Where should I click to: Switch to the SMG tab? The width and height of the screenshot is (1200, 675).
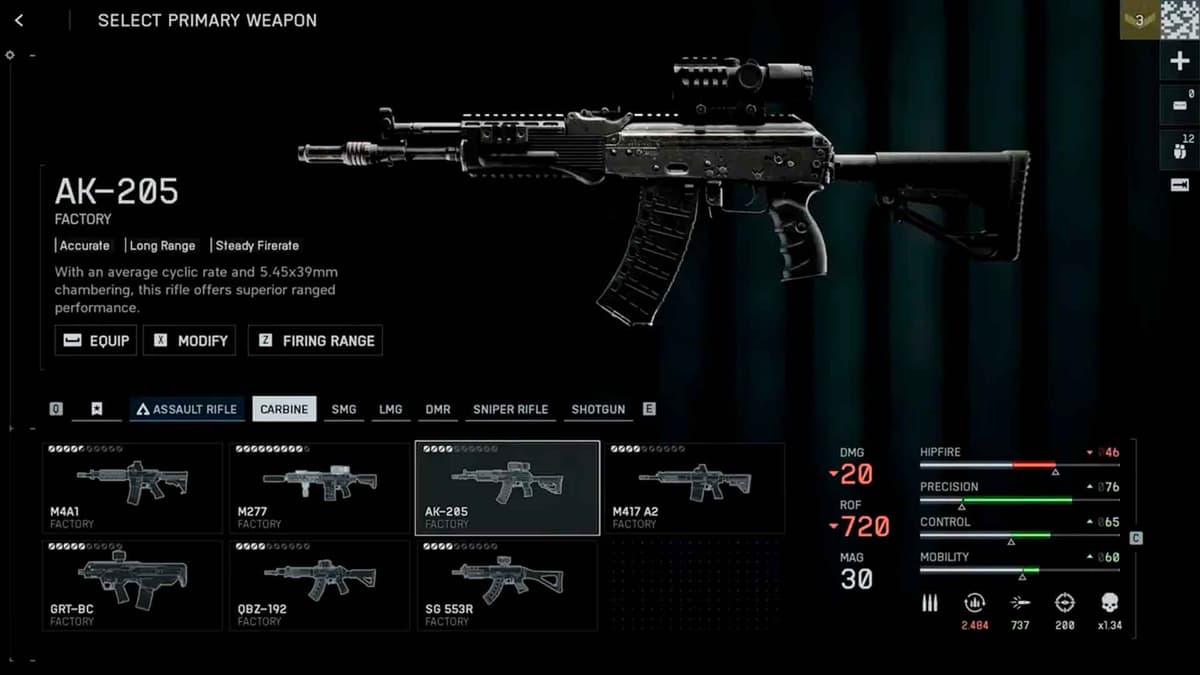point(343,409)
